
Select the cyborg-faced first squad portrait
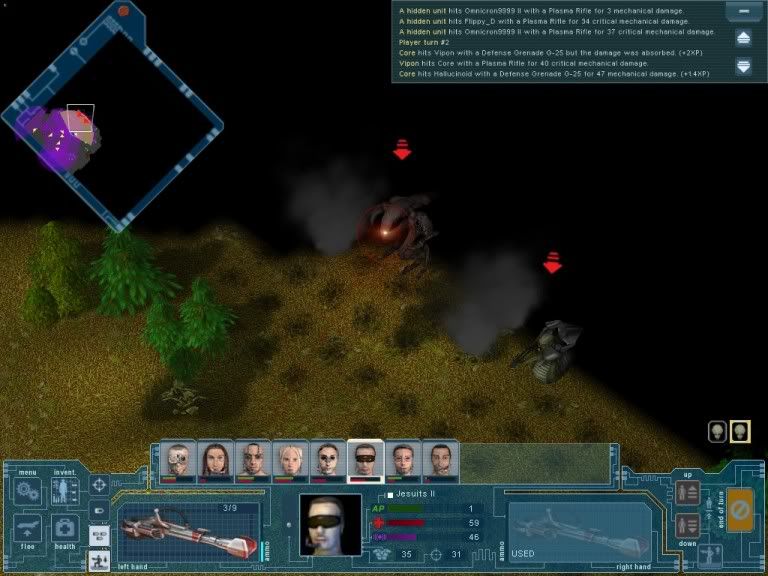[x=178, y=460]
